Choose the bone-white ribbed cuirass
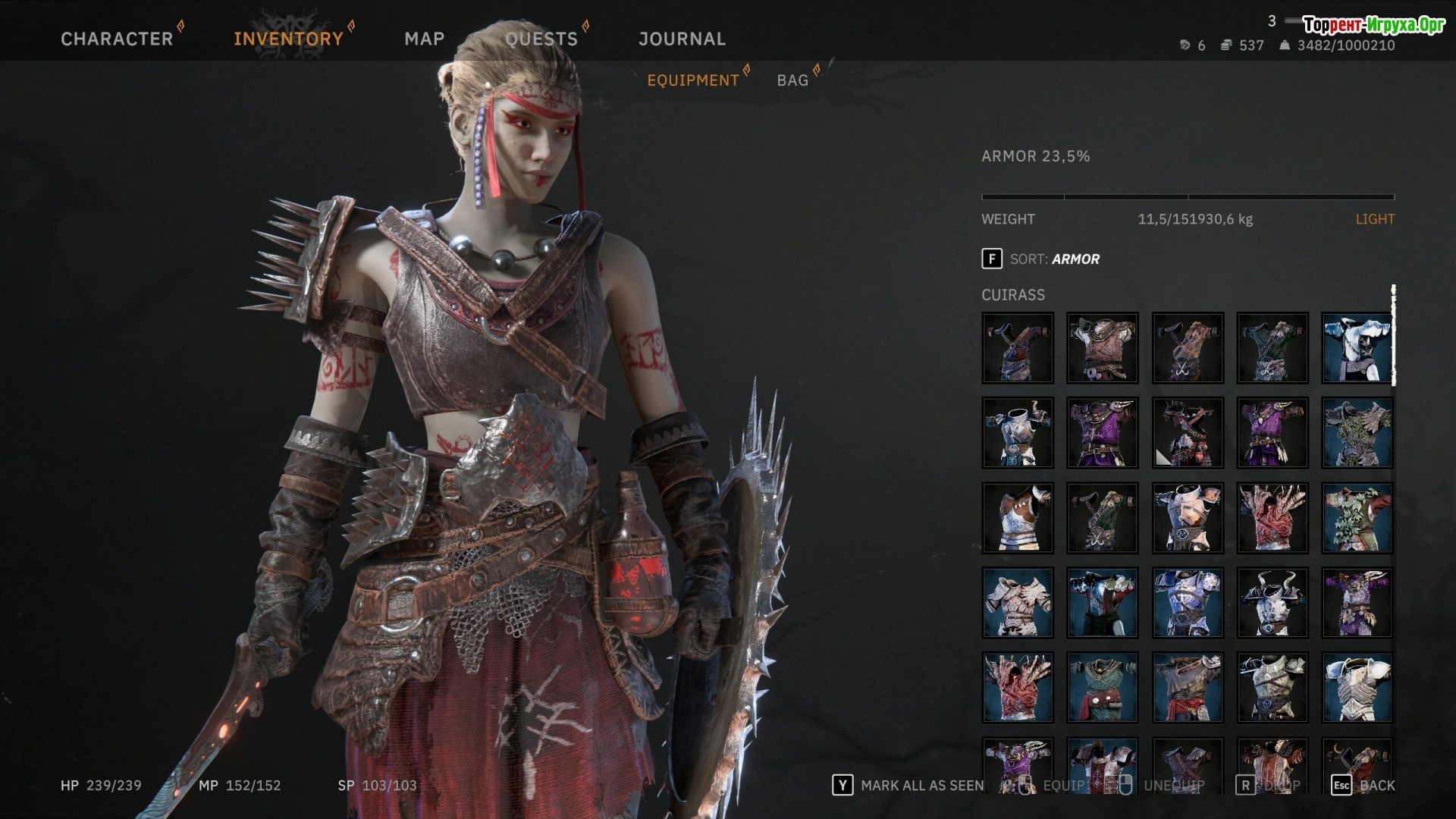 (x=1017, y=603)
